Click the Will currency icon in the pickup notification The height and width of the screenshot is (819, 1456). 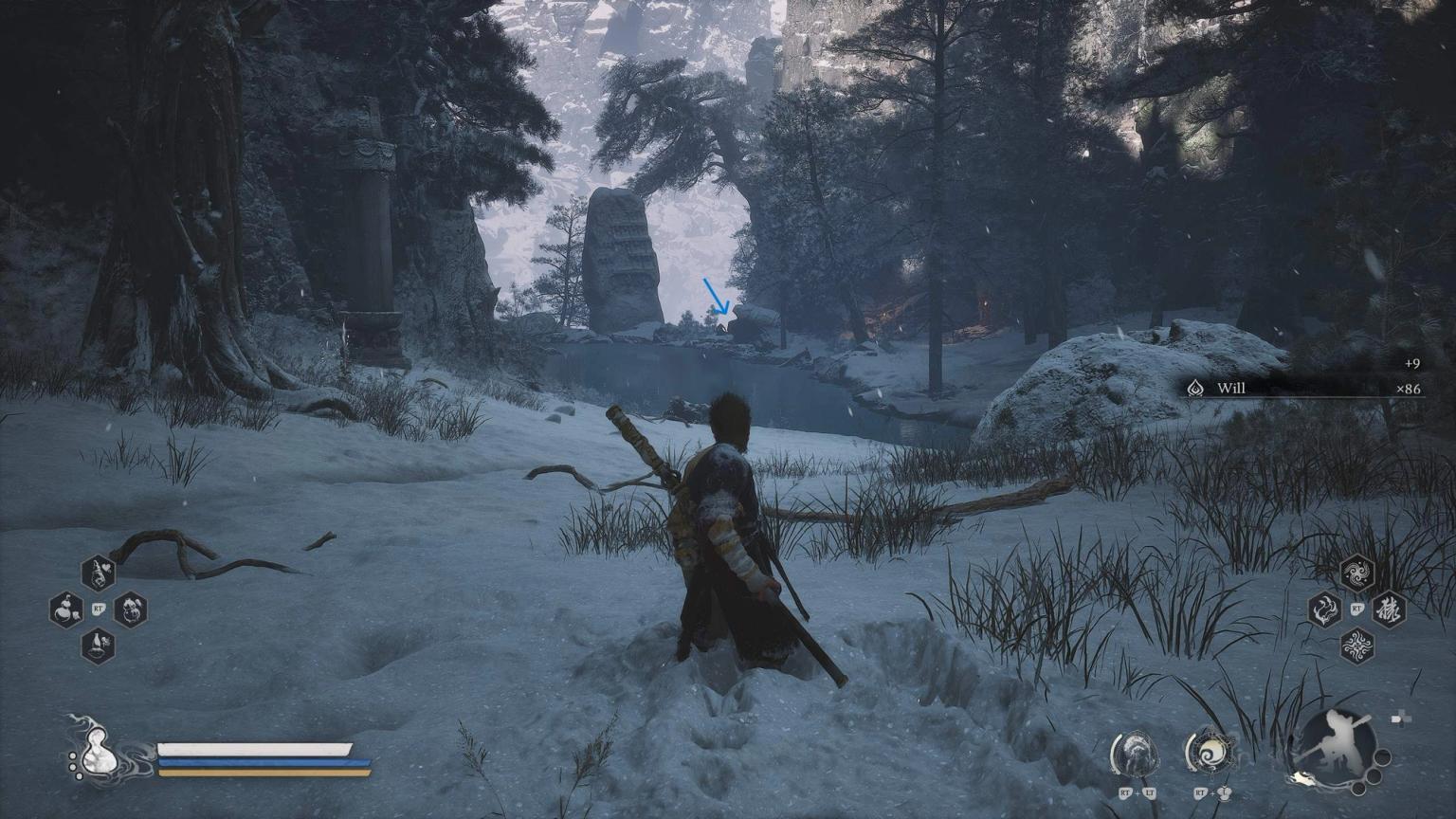click(1195, 388)
